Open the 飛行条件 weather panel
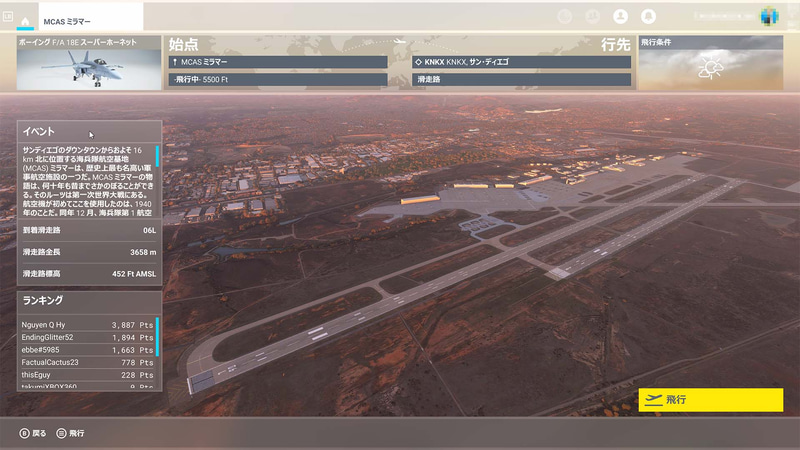 (x=710, y=64)
